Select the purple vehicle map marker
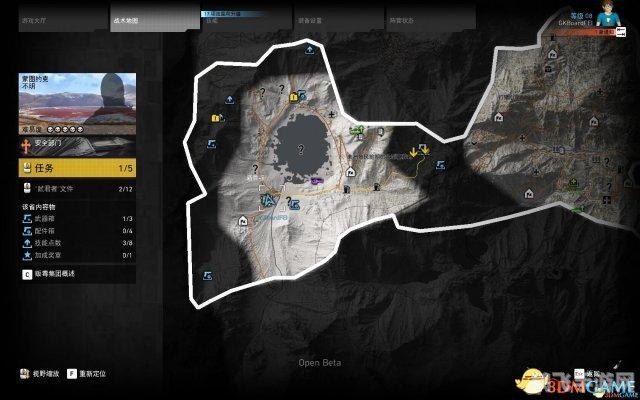Image resolution: width=640 pixels, height=400 pixels. pyautogui.click(x=317, y=181)
